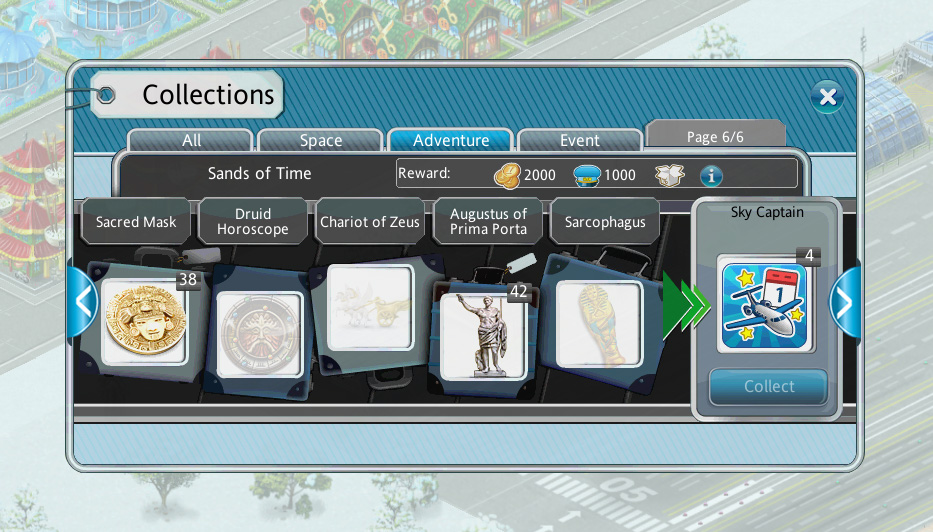Screen dimensions: 933x532
Task: Collect the Sky Captain reward
Action: point(768,387)
